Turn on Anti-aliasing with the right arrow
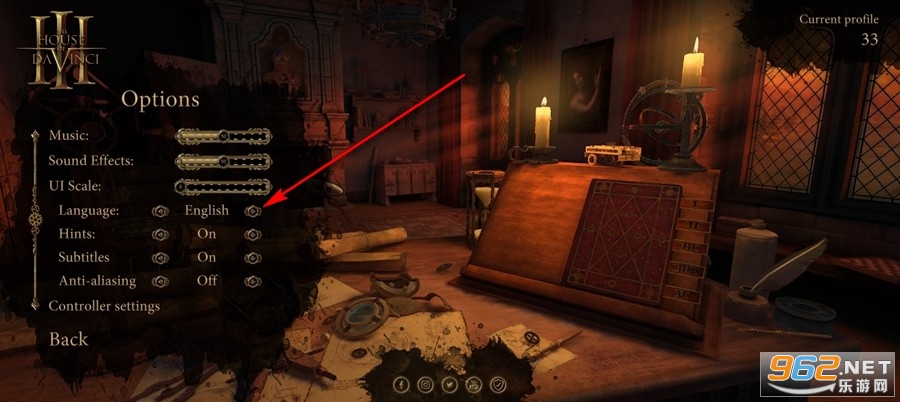 point(253,282)
